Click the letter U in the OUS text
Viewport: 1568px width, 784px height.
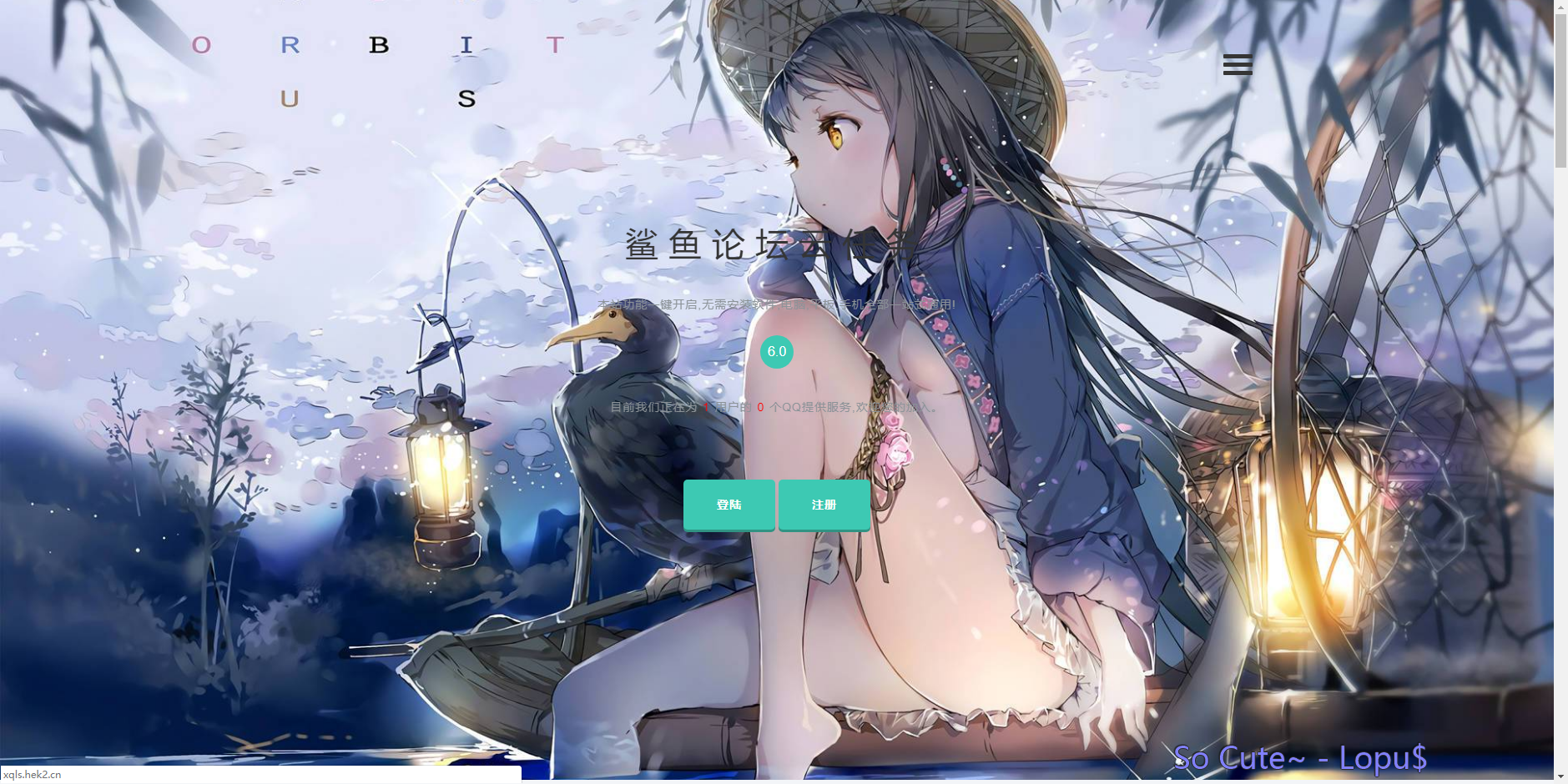pyautogui.click(x=288, y=98)
